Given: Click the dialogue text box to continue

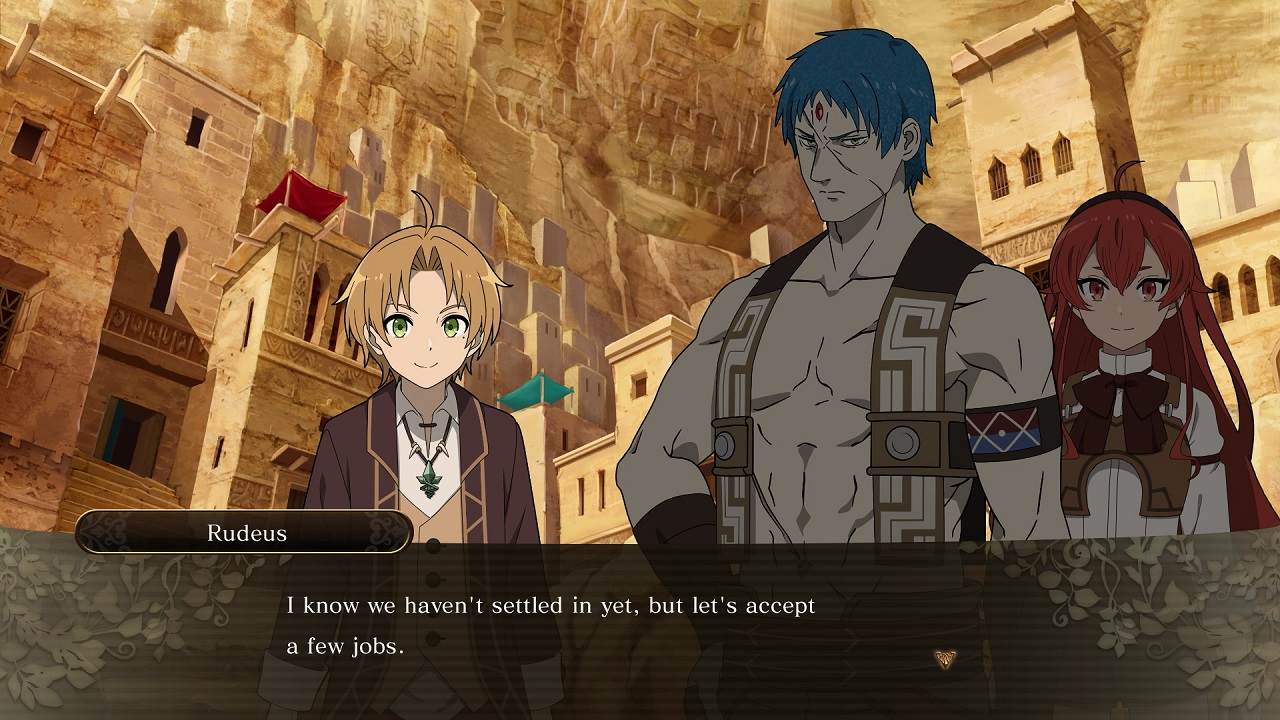Looking at the screenshot, I should (x=600, y=620).
